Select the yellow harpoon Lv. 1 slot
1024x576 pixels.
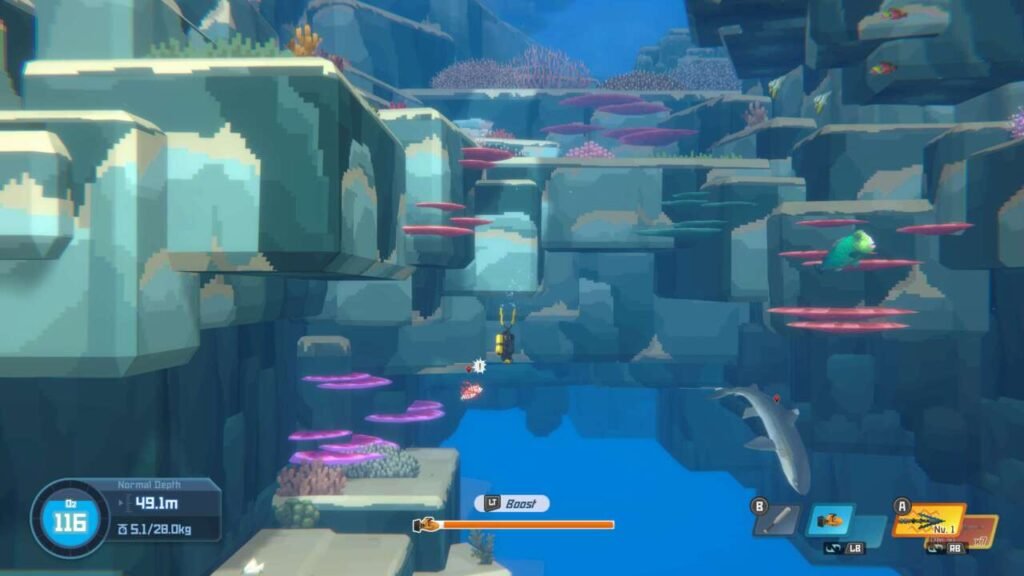point(928,520)
